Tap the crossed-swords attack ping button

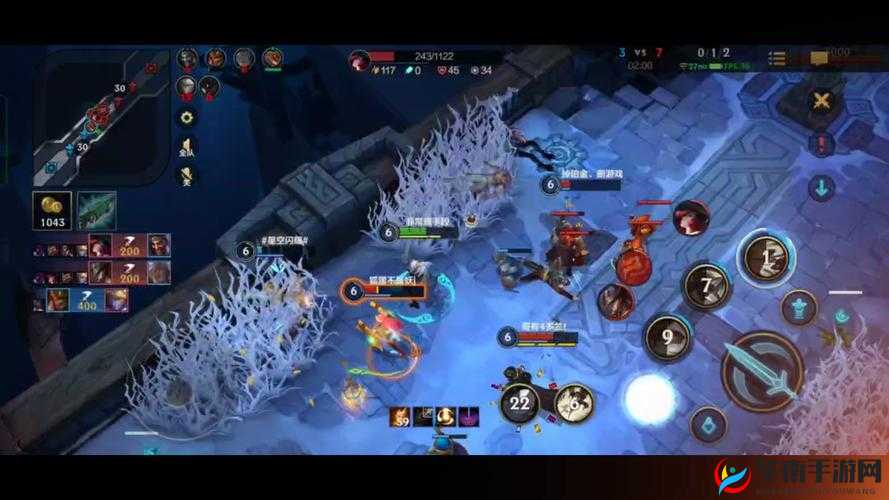pyautogui.click(x=821, y=100)
